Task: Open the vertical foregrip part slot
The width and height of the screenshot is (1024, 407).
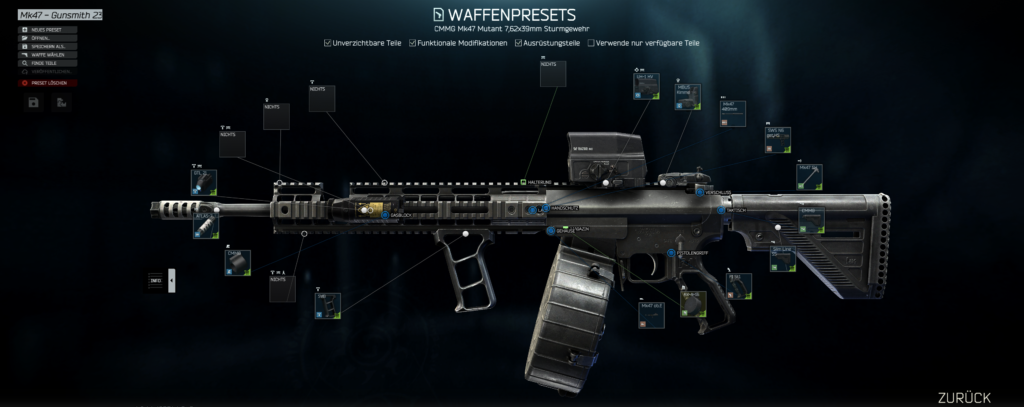Action: tap(328, 304)
